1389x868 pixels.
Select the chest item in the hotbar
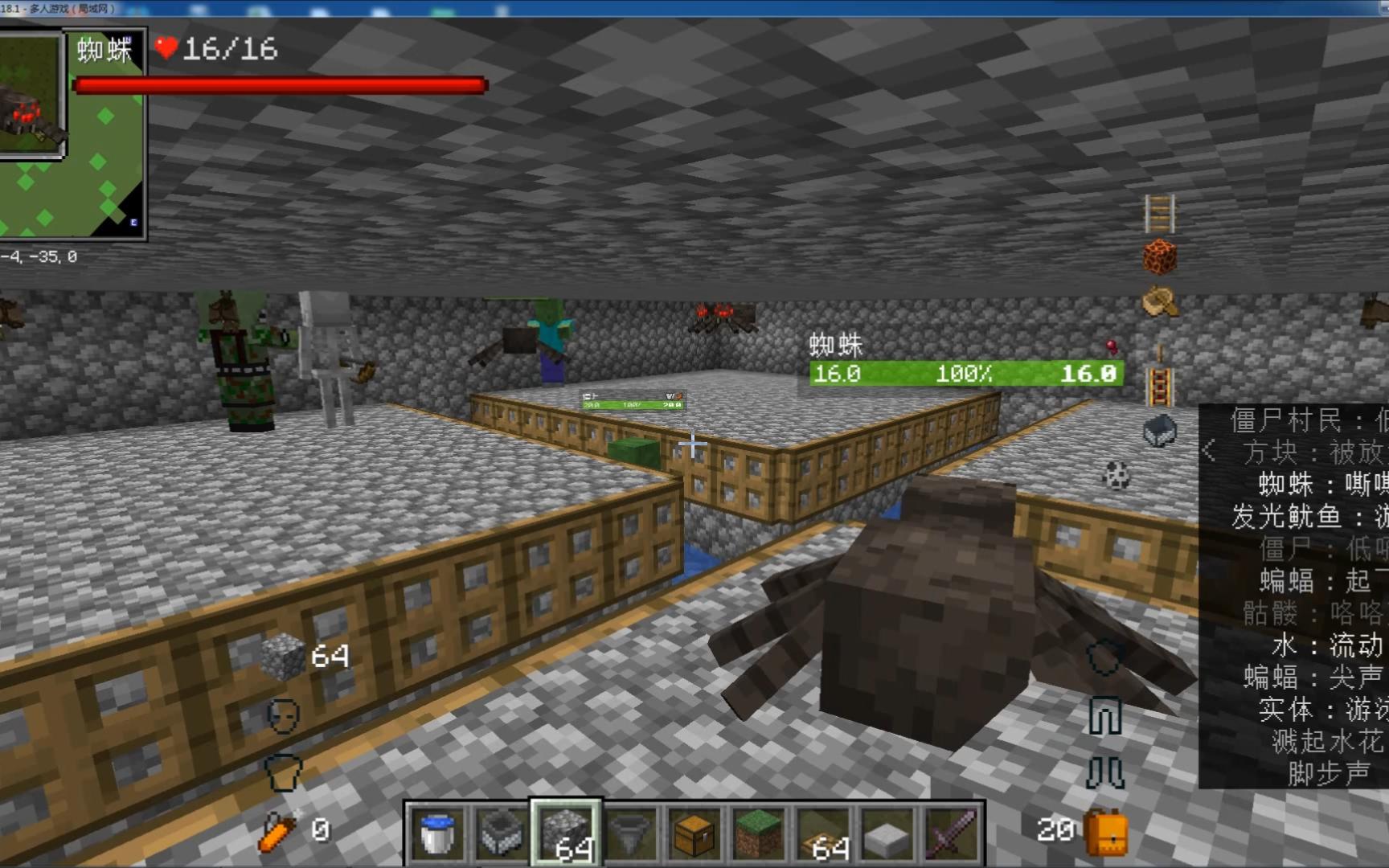[694, 833]
